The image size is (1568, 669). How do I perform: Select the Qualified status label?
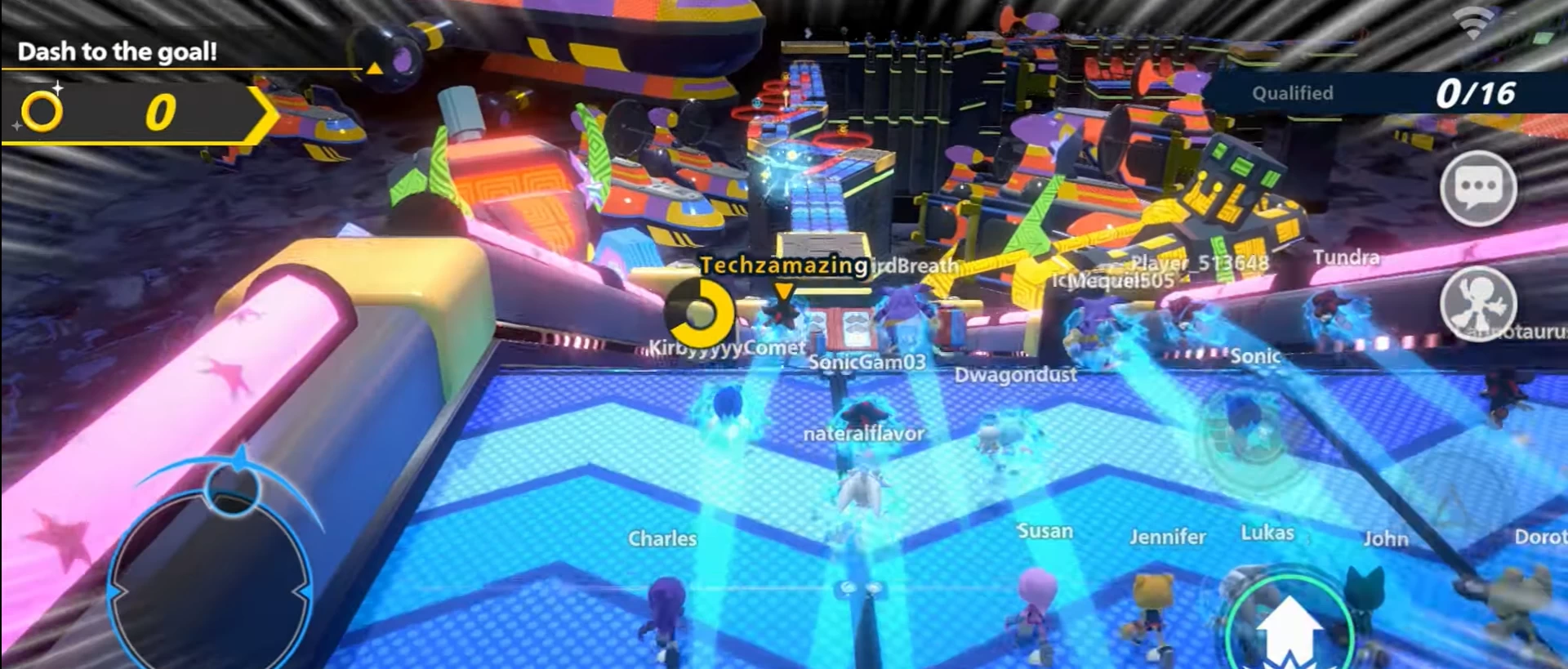1292,93
